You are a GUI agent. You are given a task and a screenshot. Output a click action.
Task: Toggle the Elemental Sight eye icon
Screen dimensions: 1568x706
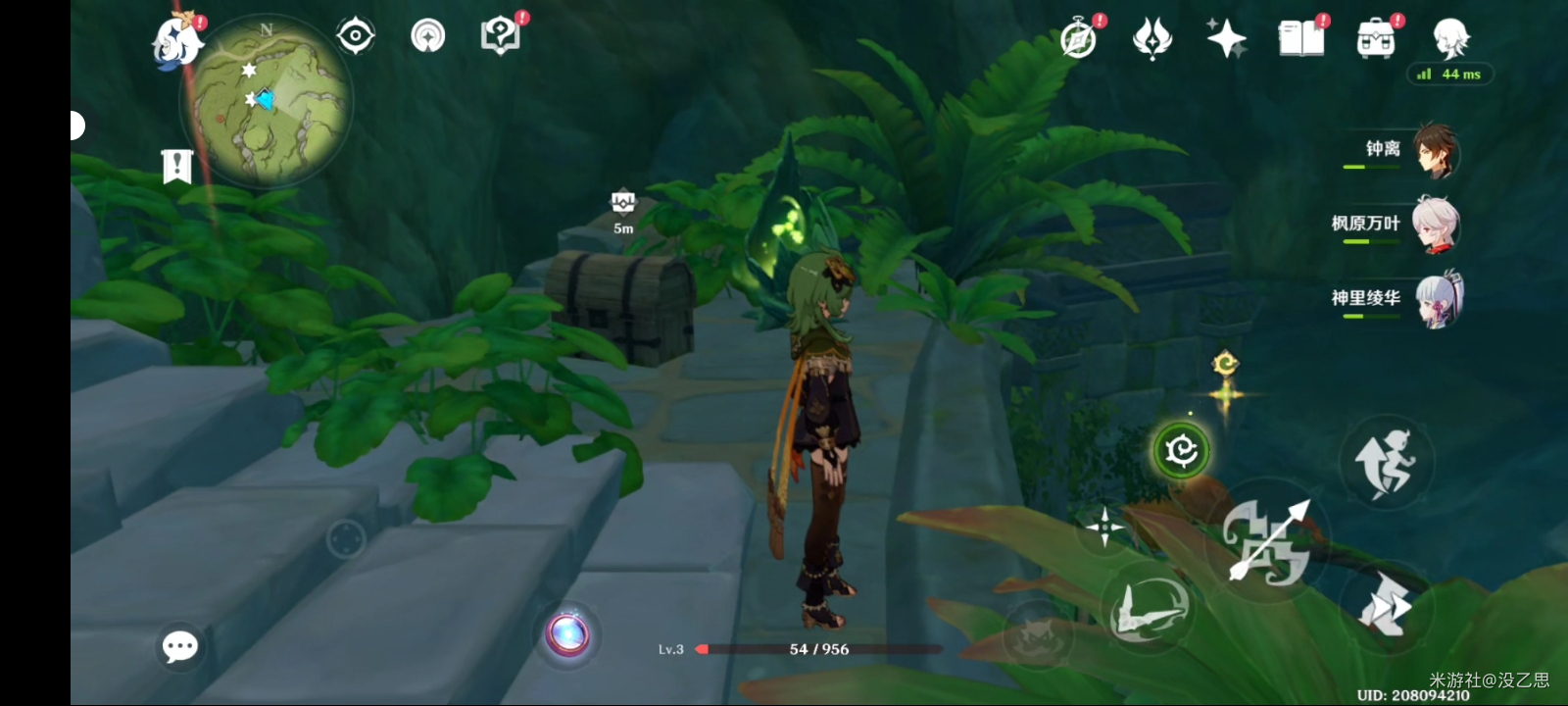pos(355,36)
